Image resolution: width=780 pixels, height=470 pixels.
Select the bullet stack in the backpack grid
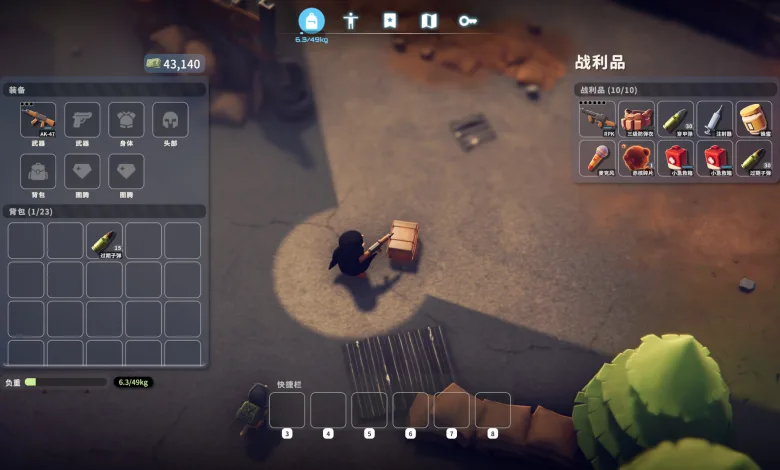104,240
